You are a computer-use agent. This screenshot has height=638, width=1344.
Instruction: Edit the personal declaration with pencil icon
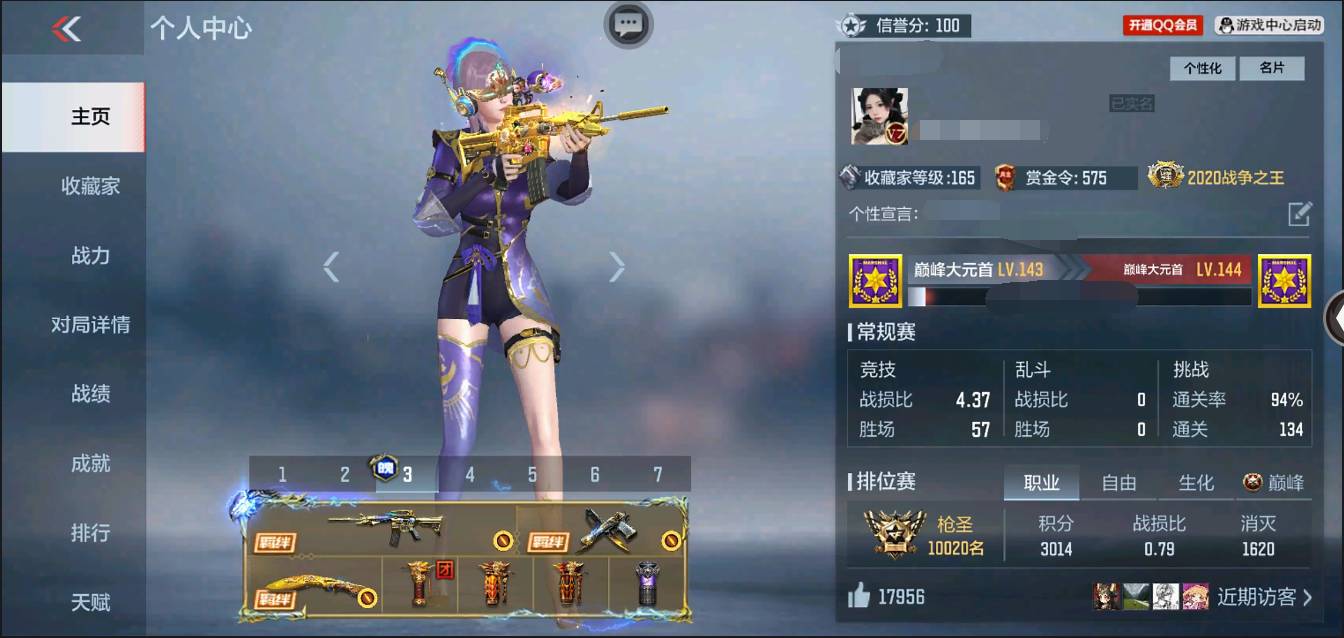click(1298, 213)
